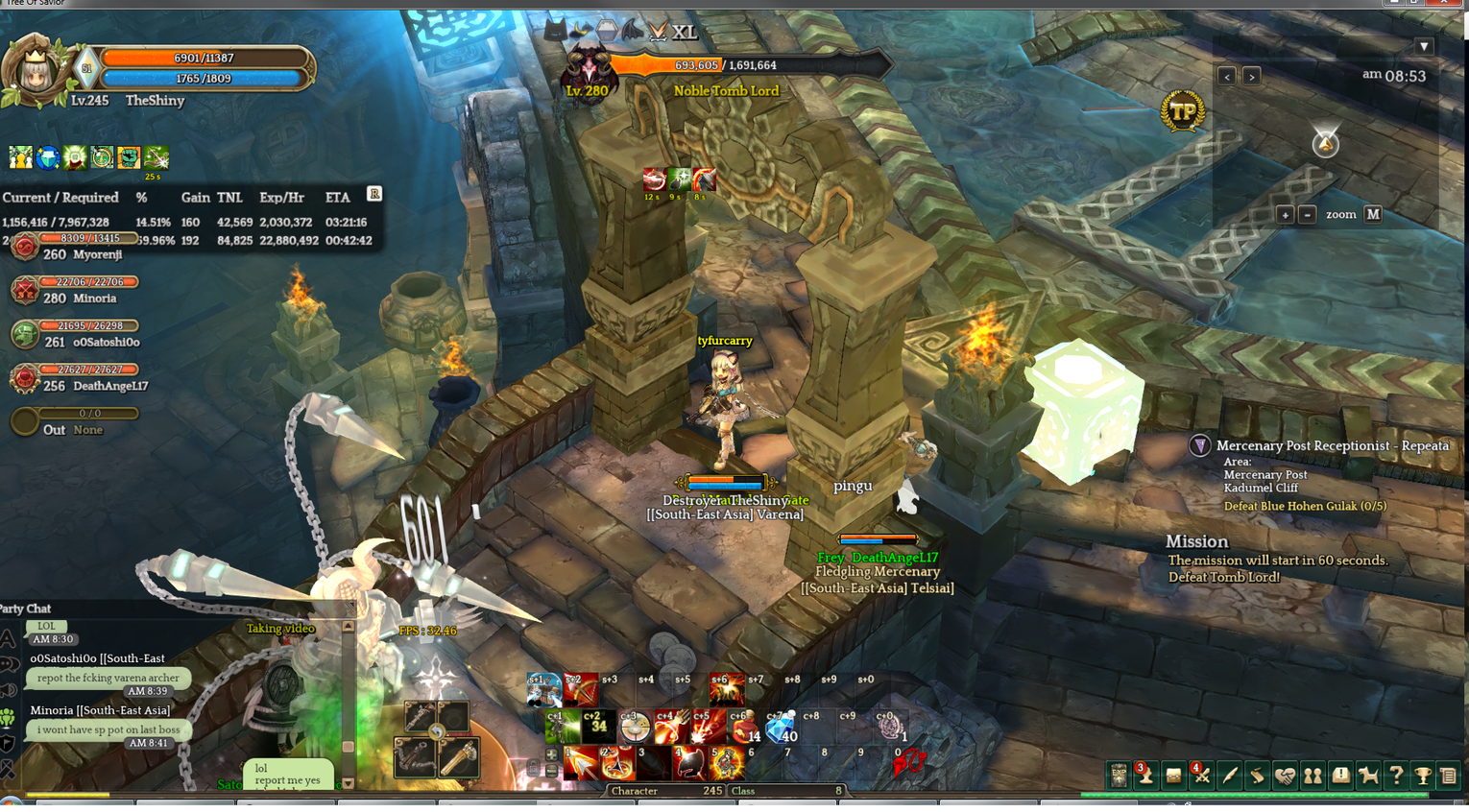Use the red HP potion slot
1469x812 pixels.
(x=743, y=729)
